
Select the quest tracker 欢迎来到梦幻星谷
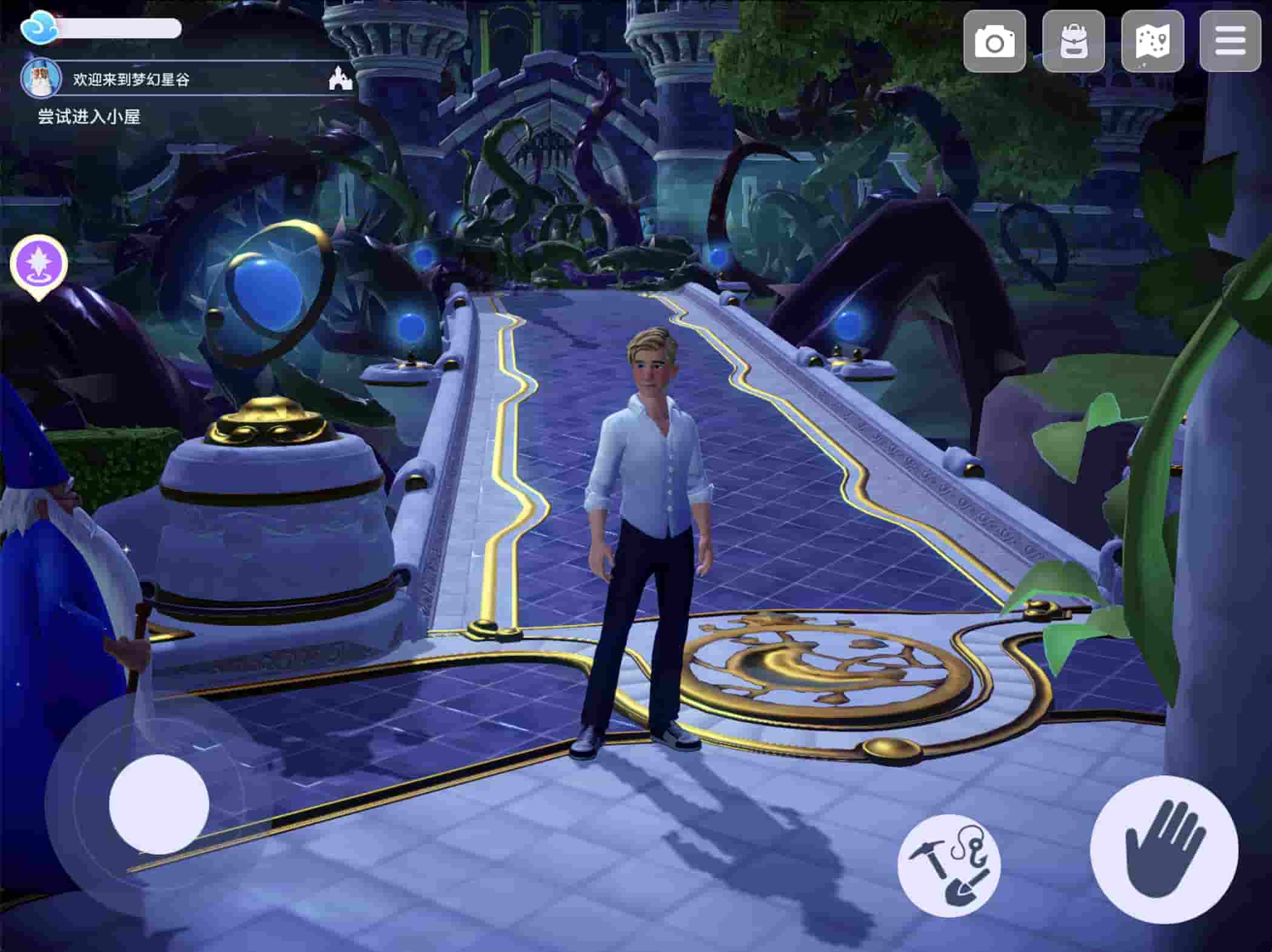click(132, 79)
